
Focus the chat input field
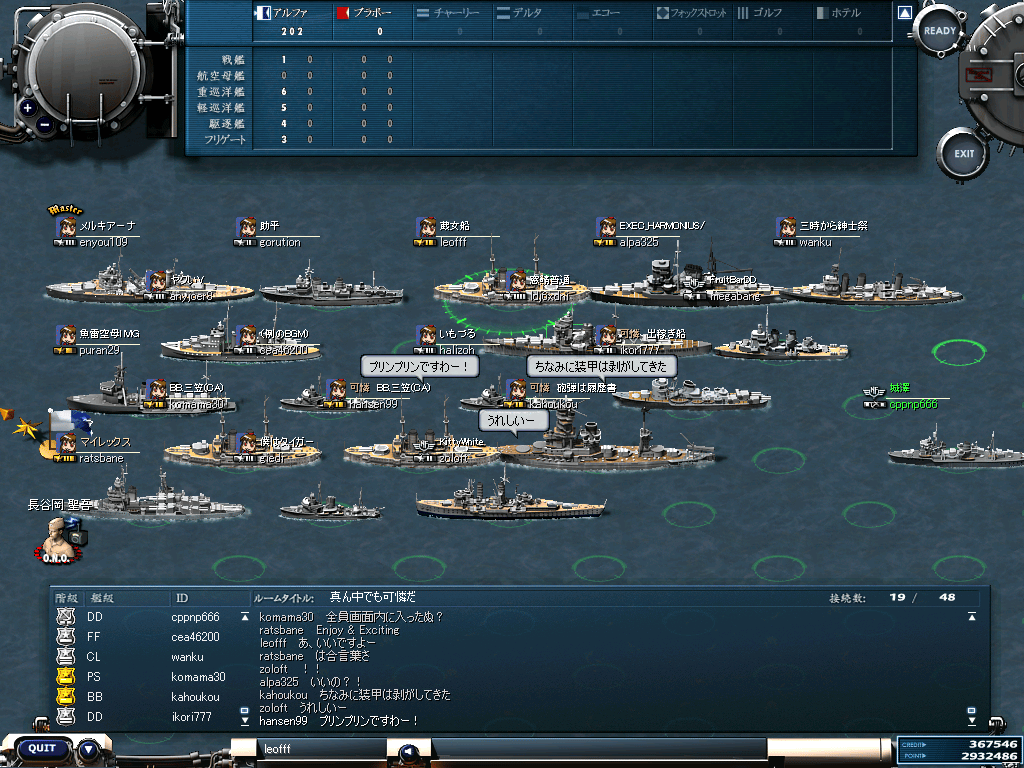click(x=322, y=749)
